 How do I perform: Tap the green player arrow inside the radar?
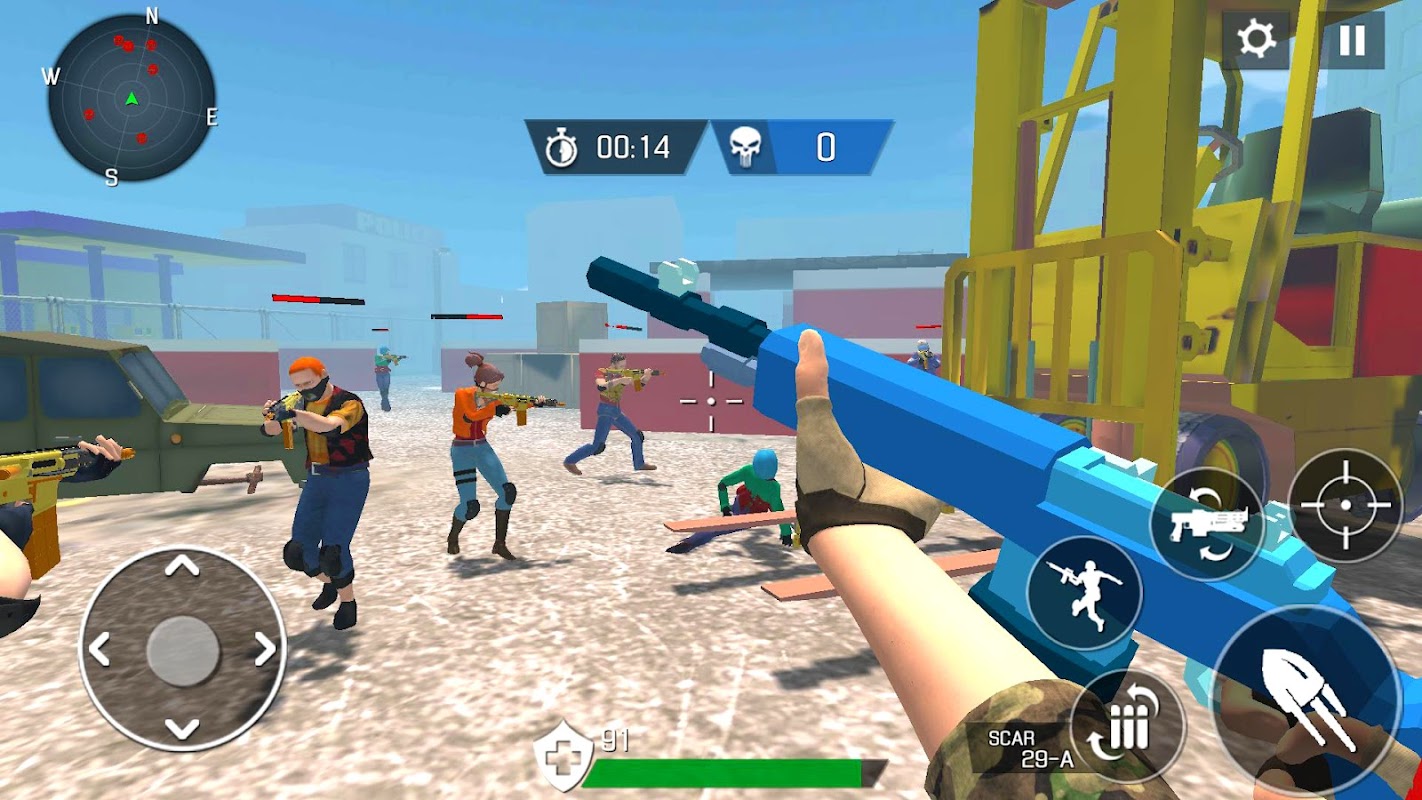pos(132,98)
